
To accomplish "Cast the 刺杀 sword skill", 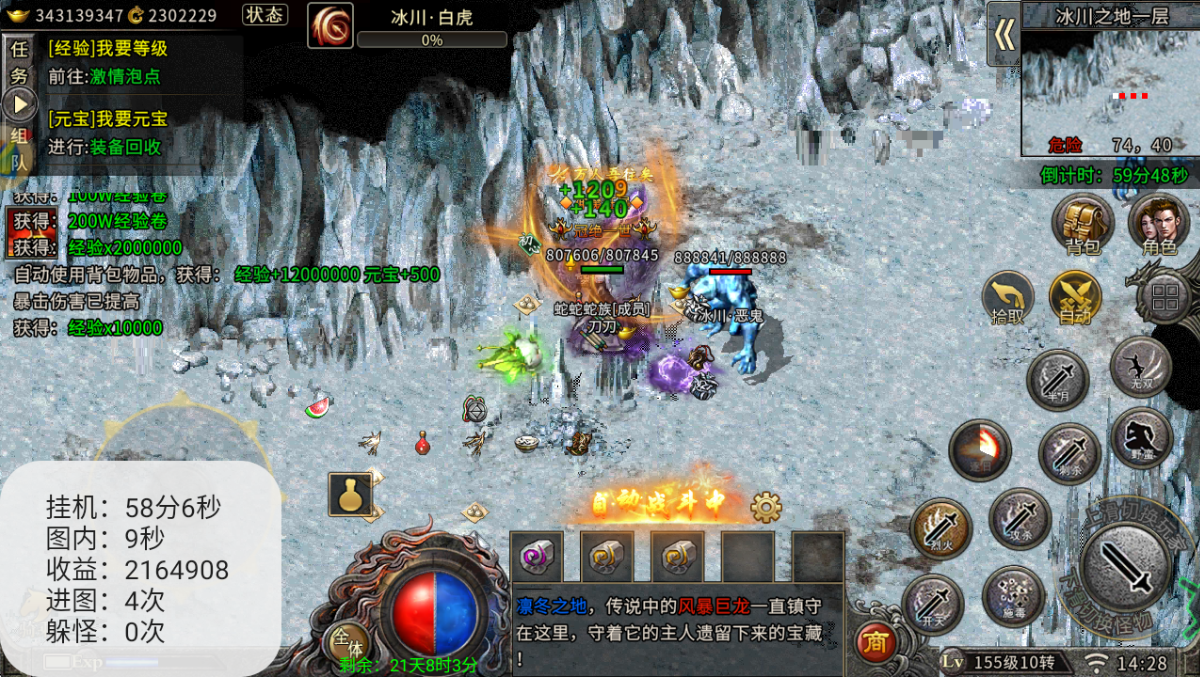I will pyautogui.click(x=1069, y=453).
